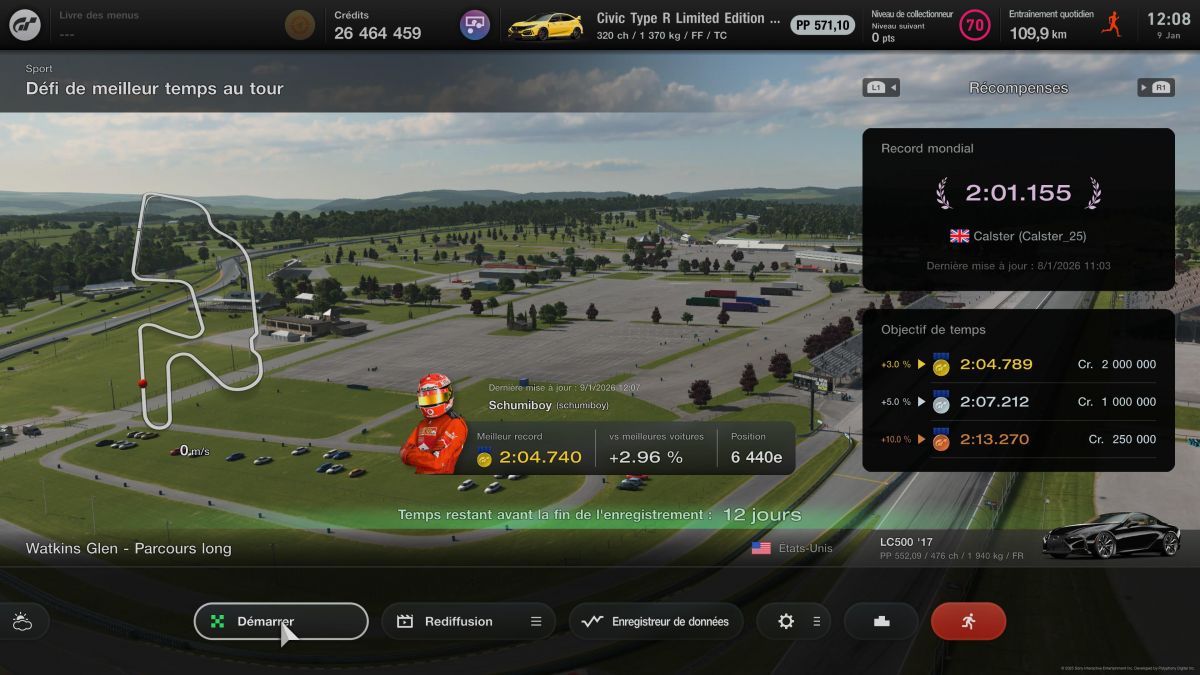Open Schumiboy's best record panel
1200x675 pixels.
(628, 448)
